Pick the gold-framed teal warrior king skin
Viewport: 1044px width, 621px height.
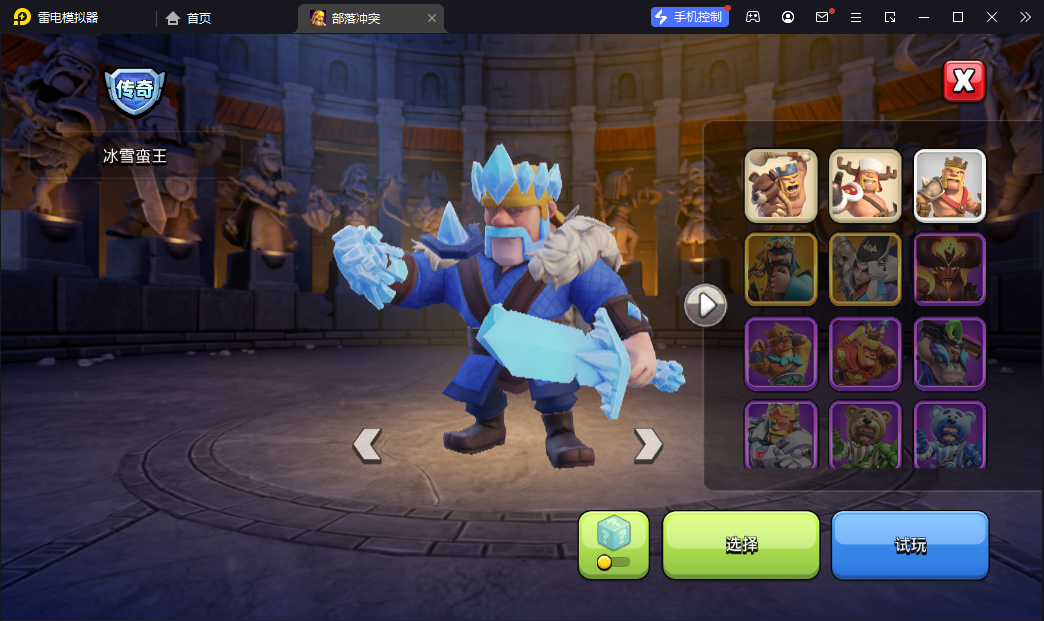pos(781,269)
